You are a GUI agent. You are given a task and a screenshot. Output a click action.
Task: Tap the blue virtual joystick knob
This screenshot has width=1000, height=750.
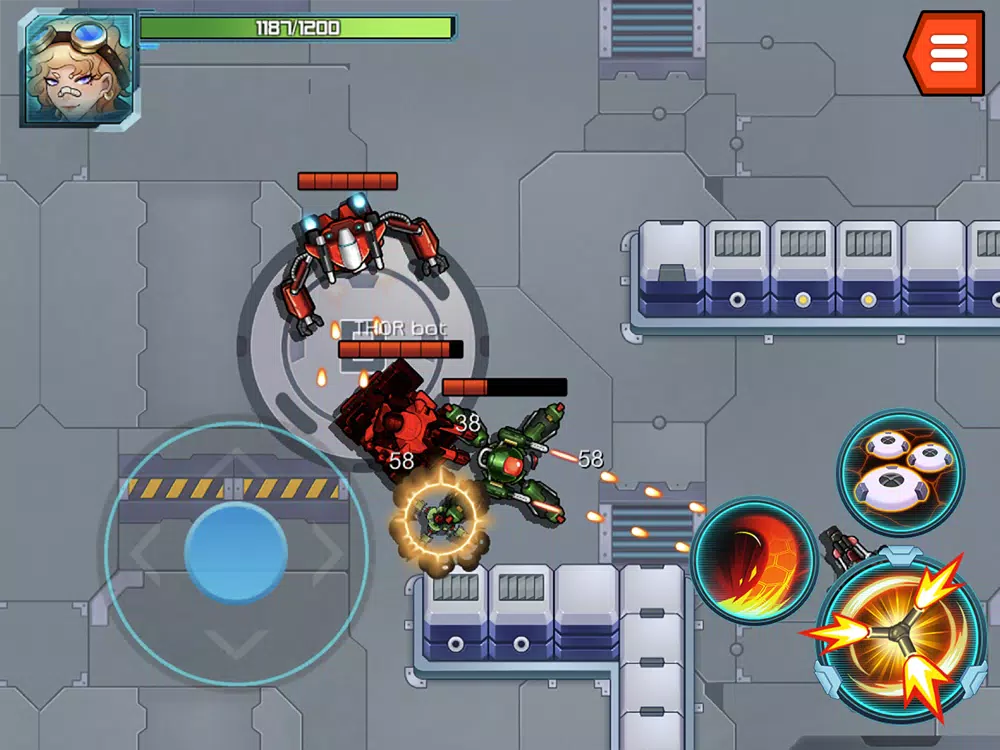236,553
